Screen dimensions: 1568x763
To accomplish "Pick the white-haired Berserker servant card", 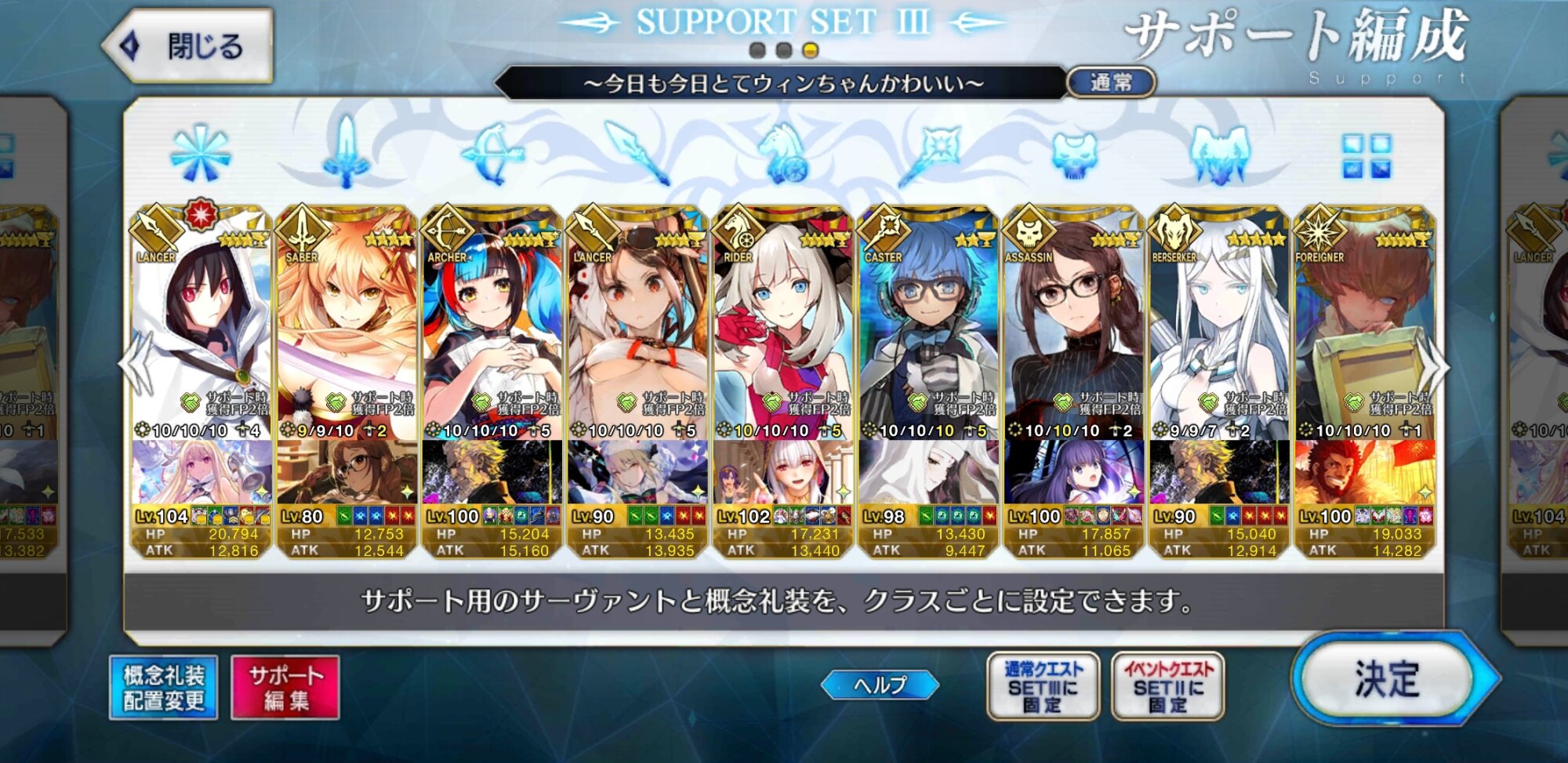I will coord(1219,329).
